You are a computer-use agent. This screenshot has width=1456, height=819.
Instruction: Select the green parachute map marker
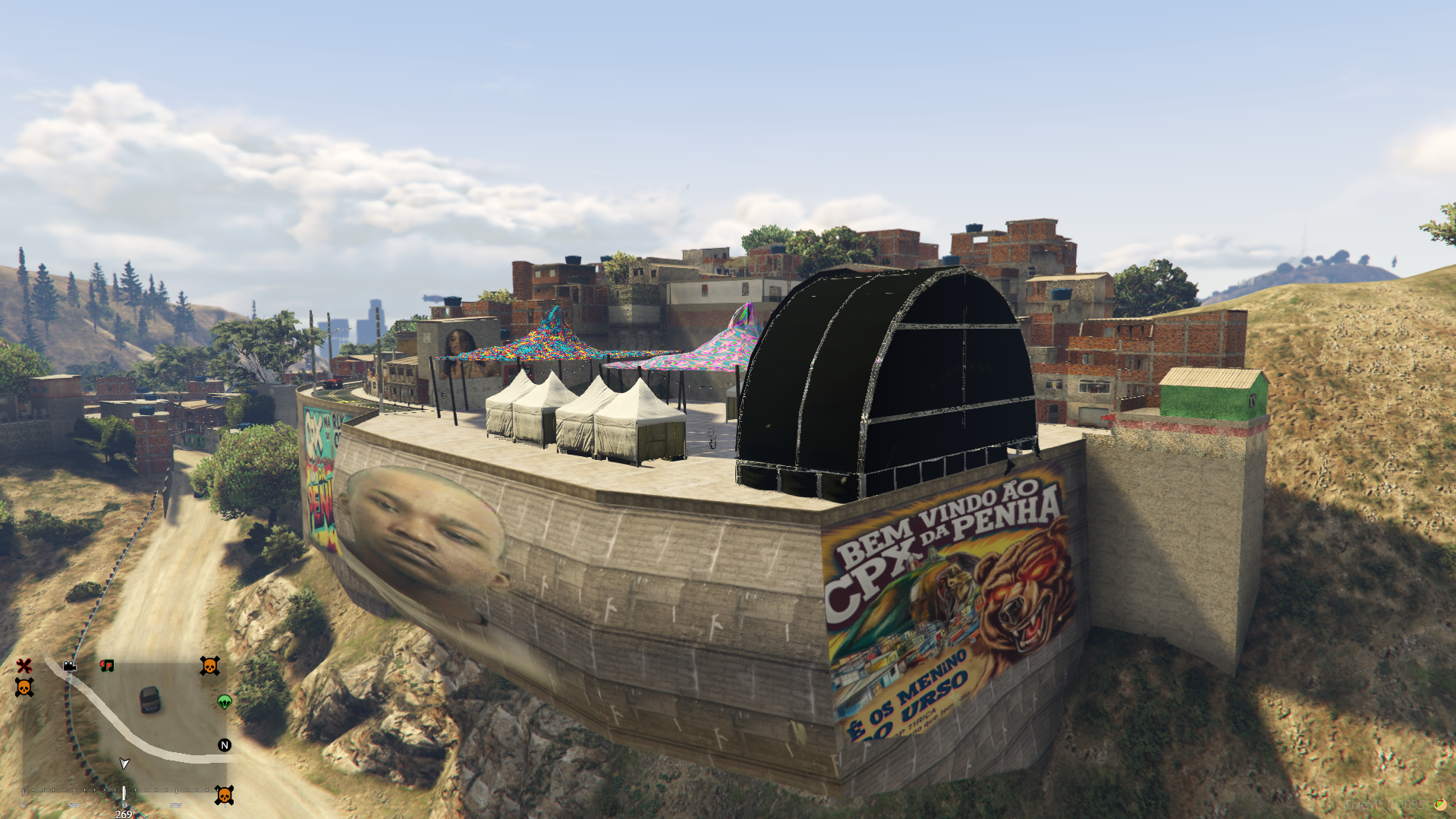[x=225, y=701]
